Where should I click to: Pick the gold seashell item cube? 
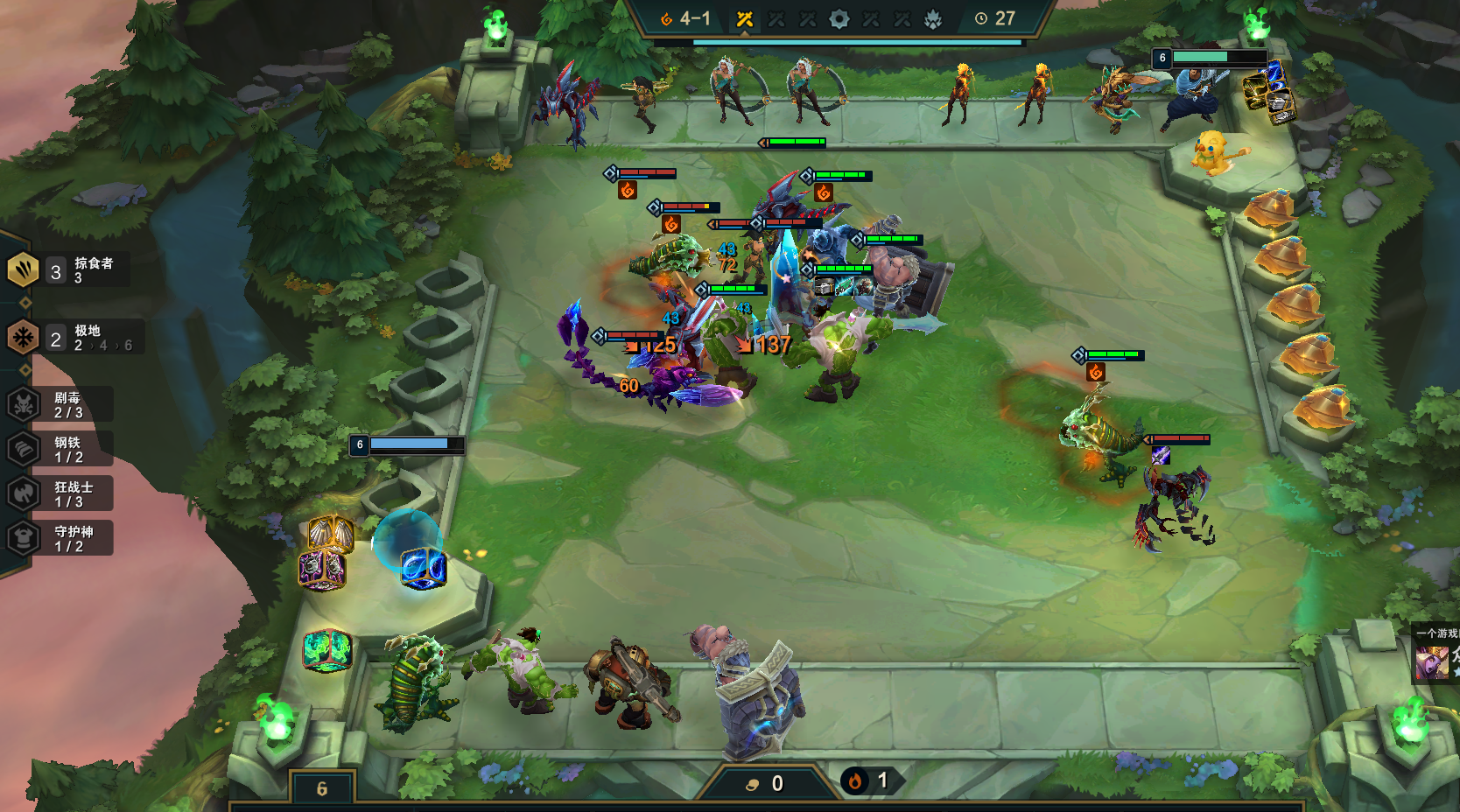331,532
